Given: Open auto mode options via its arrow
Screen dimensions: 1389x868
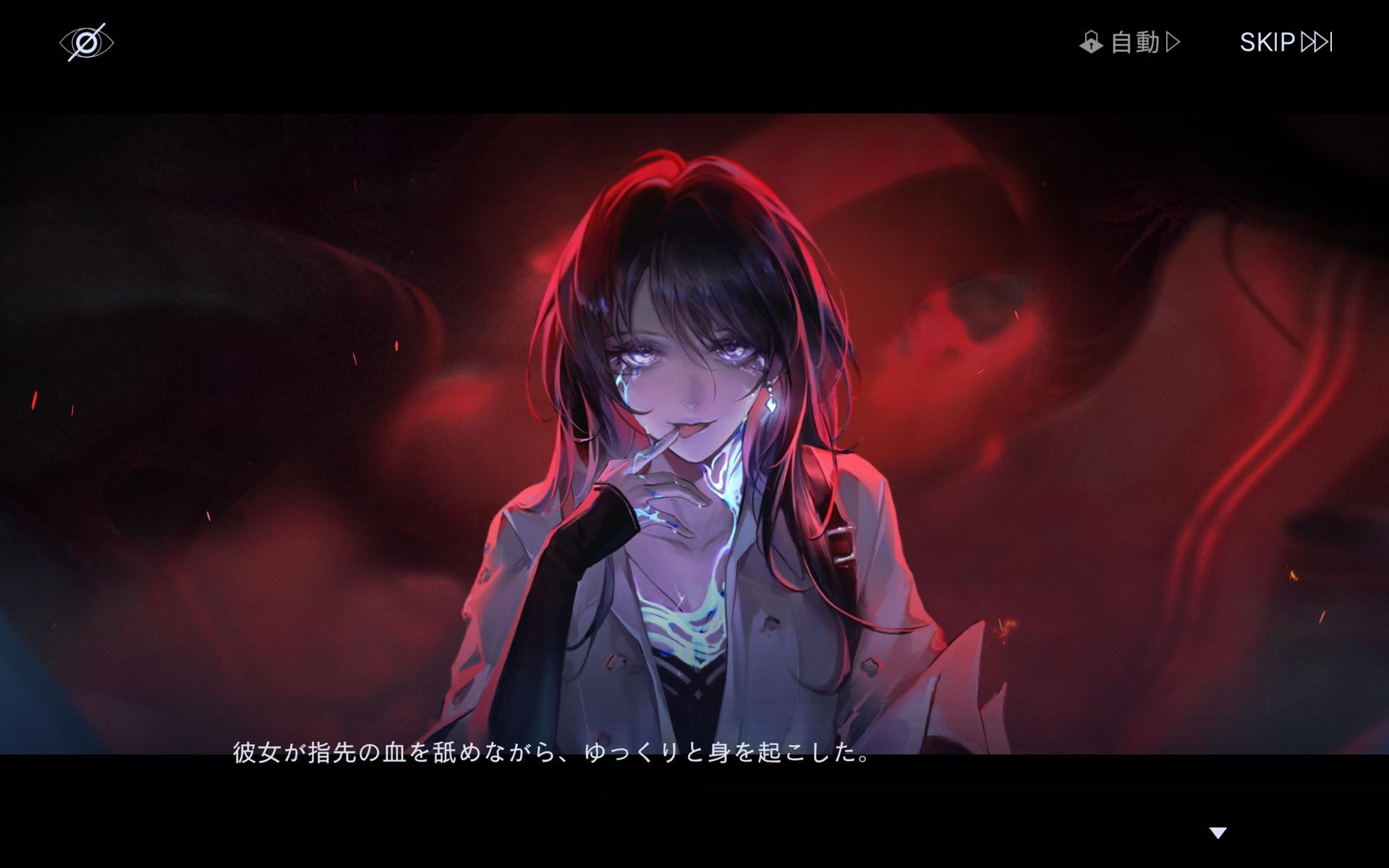Looking at the screenshot, I should point(1173,42).
